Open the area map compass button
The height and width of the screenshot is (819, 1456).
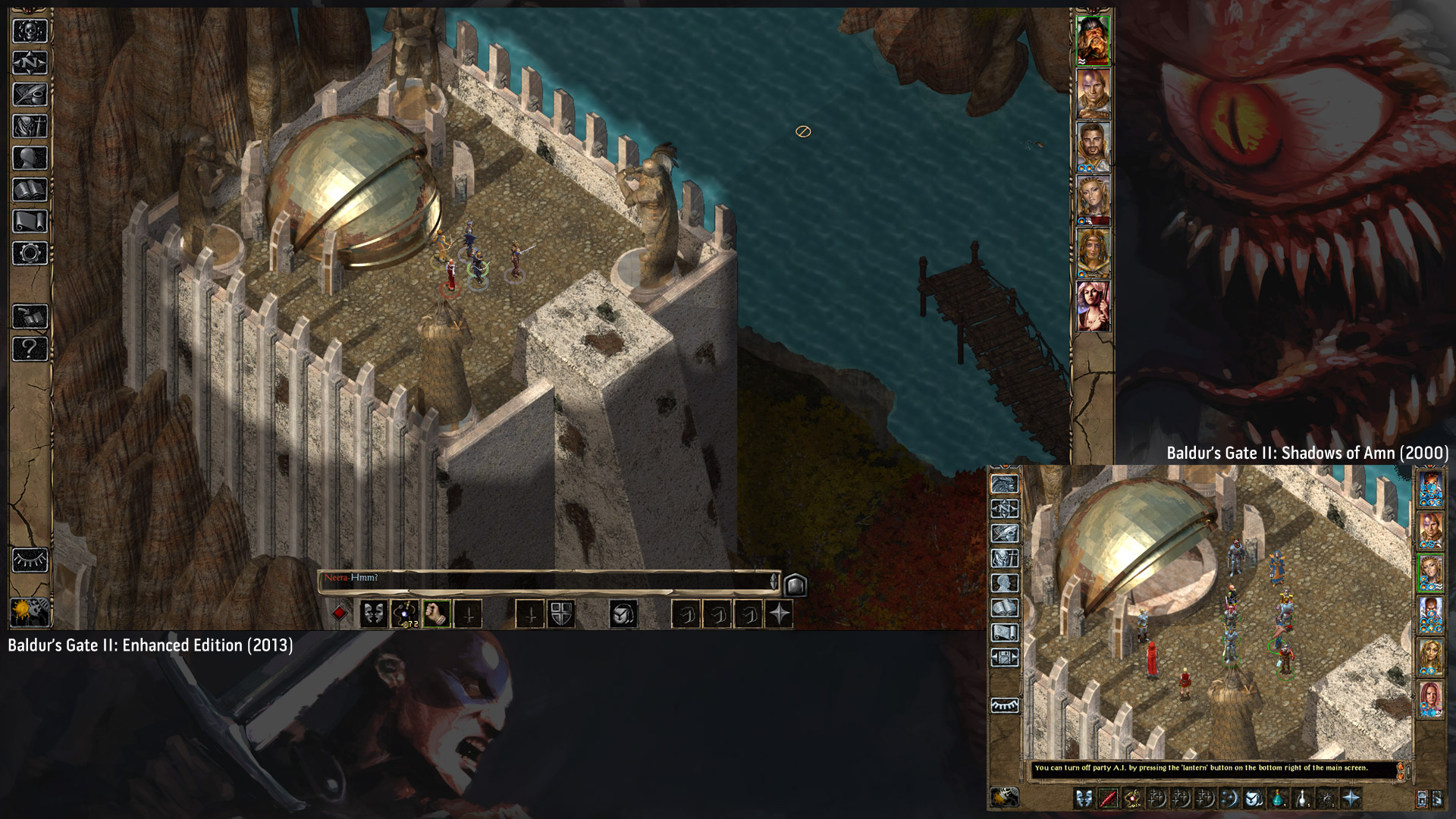(x=30, y=63)
